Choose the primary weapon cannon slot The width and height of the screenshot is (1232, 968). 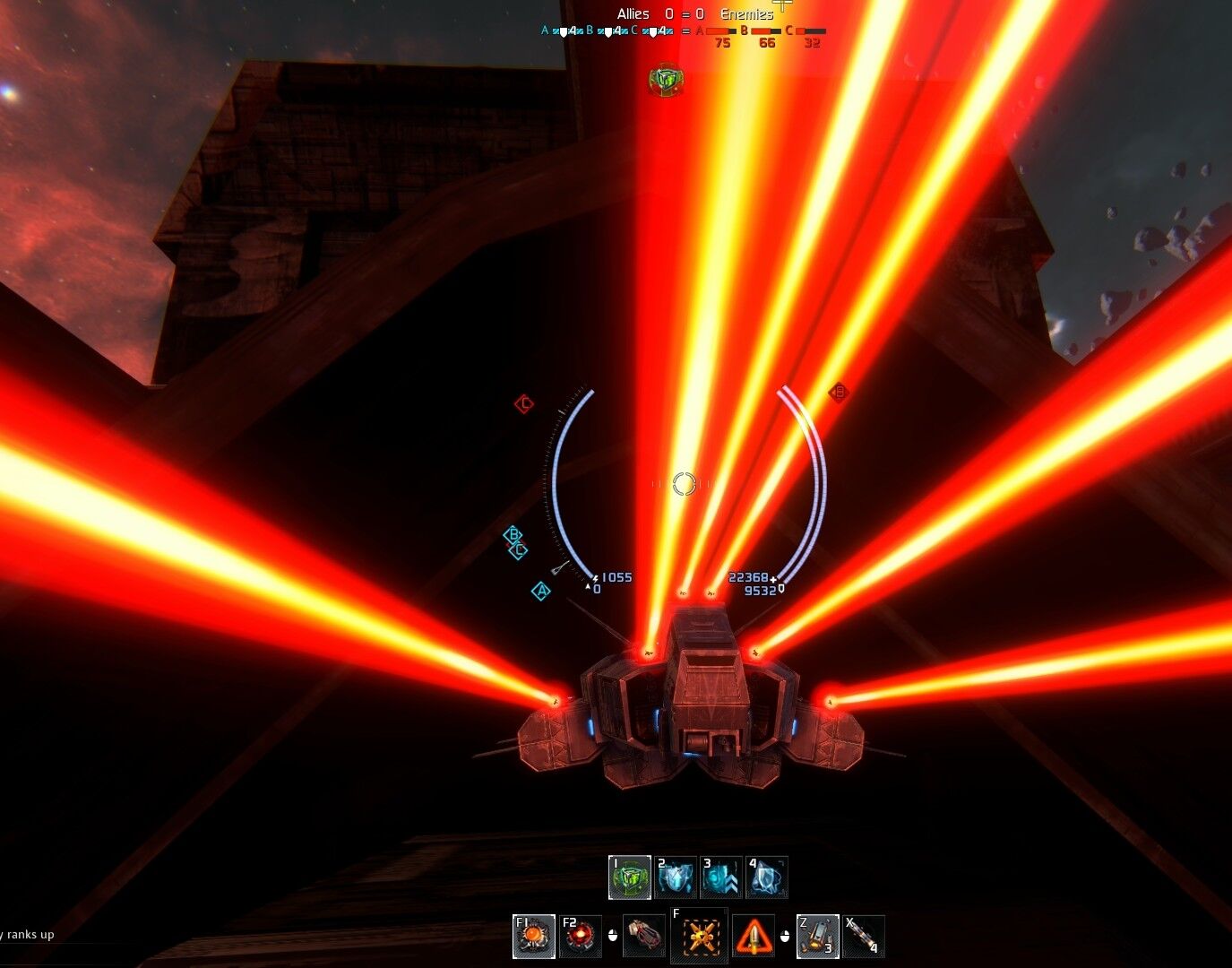(643, 936)
